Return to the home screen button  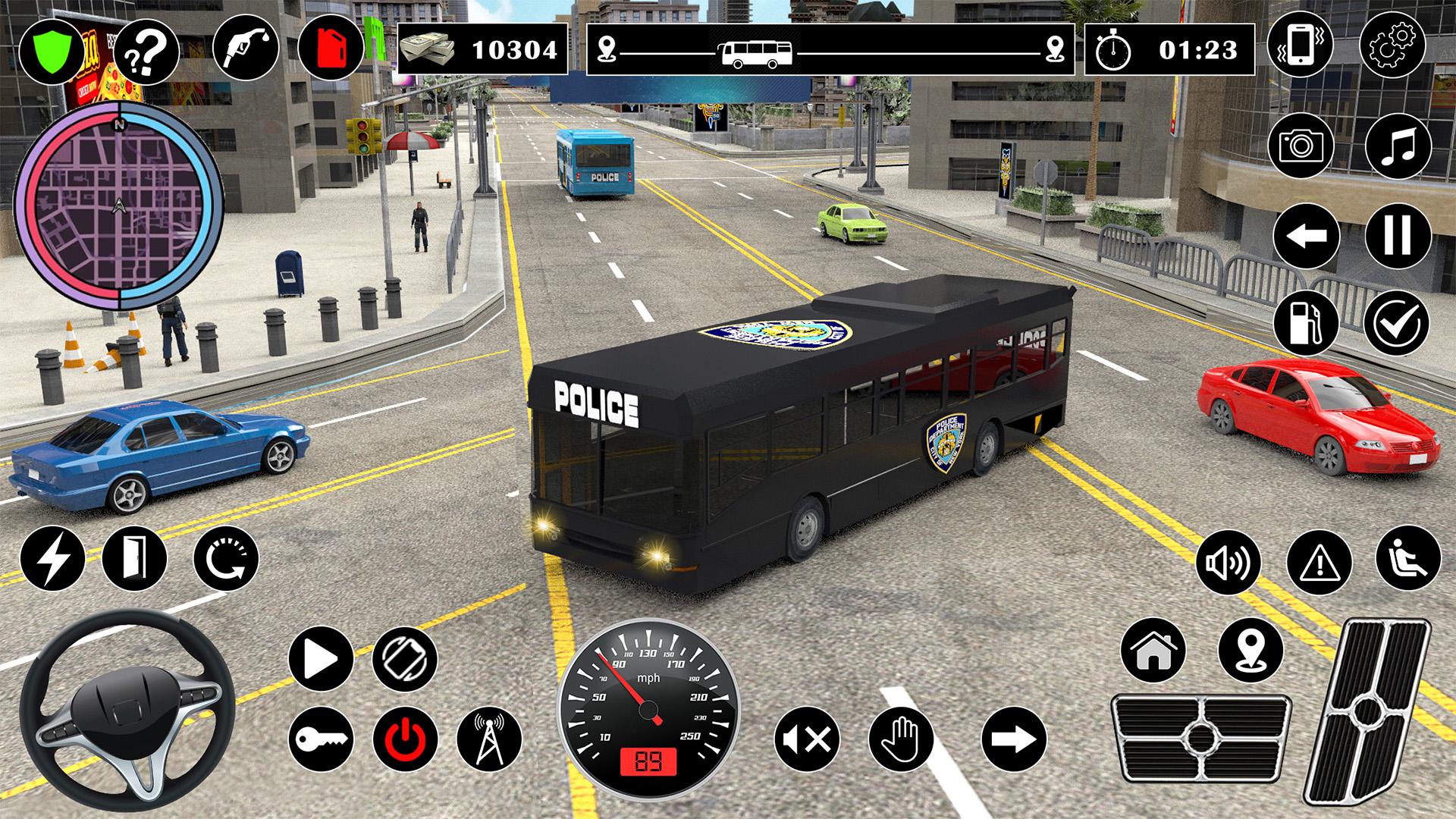click(x=1153, y=650)
